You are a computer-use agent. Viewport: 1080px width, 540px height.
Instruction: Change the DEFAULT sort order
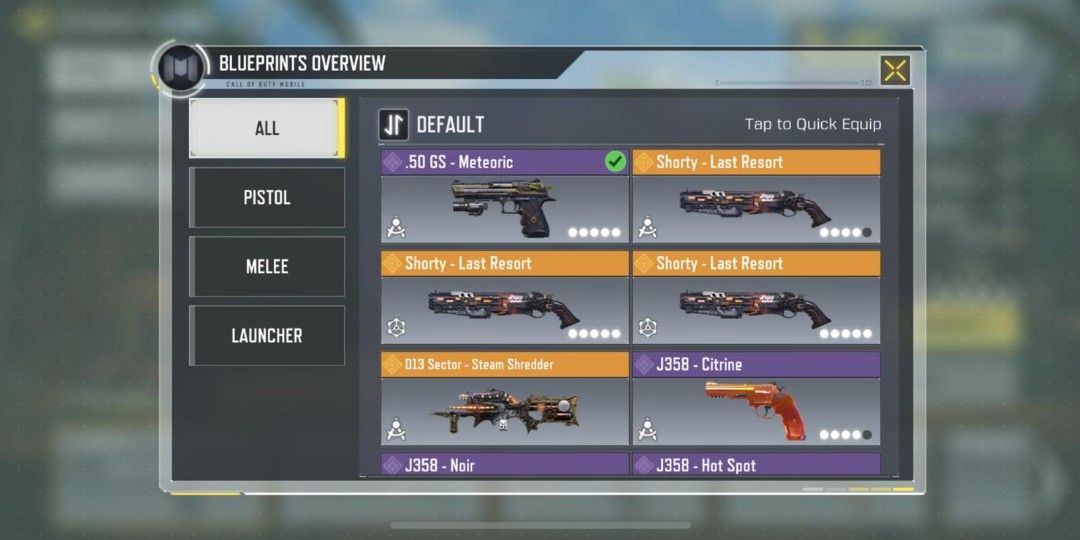[x=393, y=125]
